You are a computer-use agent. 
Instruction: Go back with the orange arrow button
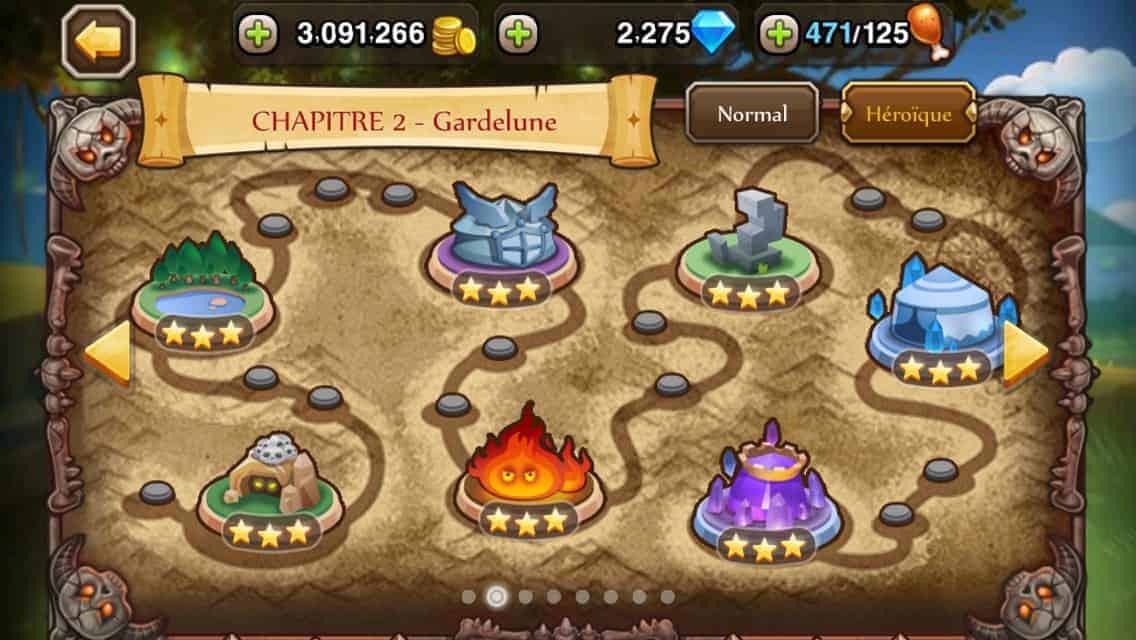98,41
